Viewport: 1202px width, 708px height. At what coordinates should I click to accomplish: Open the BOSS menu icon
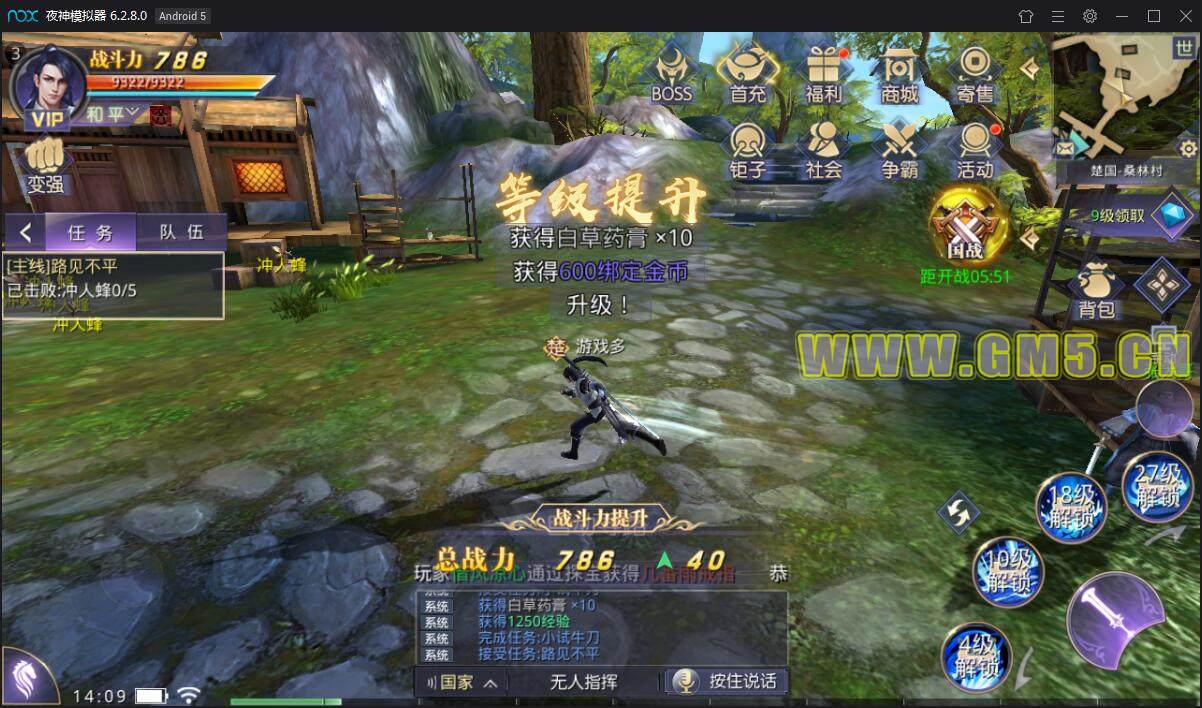[x=671, y=73]
